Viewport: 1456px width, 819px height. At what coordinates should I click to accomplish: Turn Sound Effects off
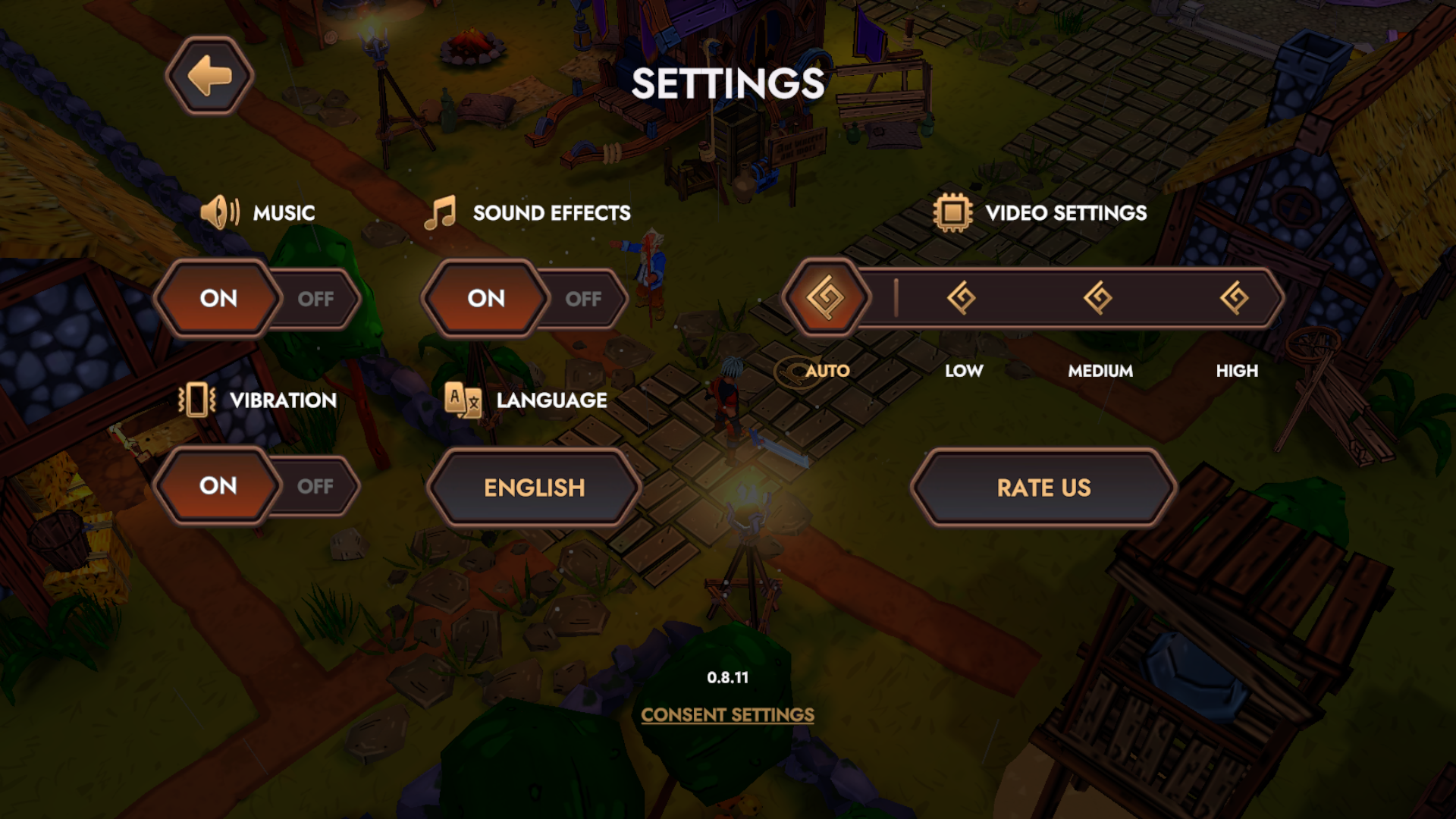582,299
